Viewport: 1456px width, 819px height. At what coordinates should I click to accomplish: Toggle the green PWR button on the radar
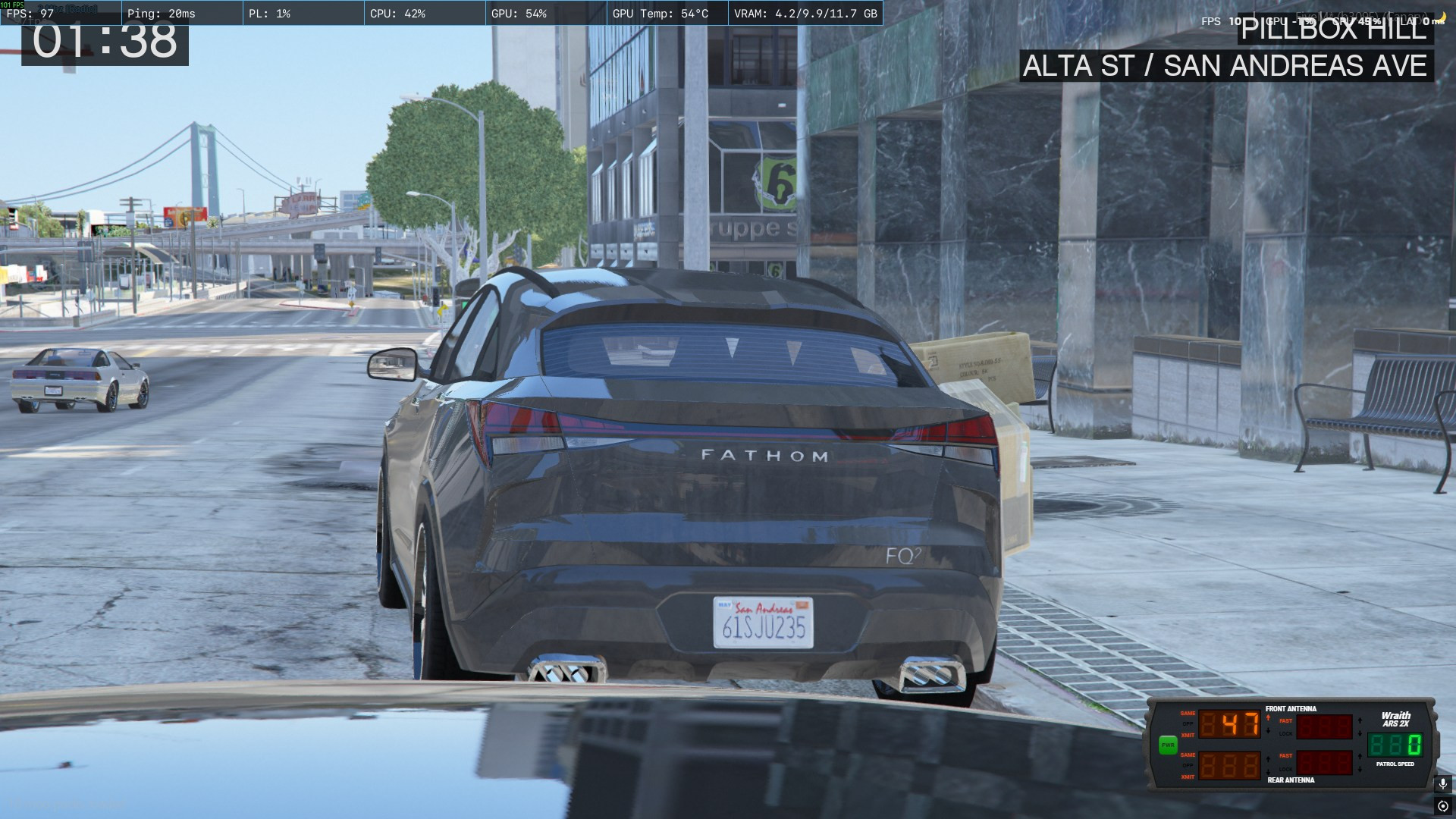pyautogui.click(x=1167, y=745)
